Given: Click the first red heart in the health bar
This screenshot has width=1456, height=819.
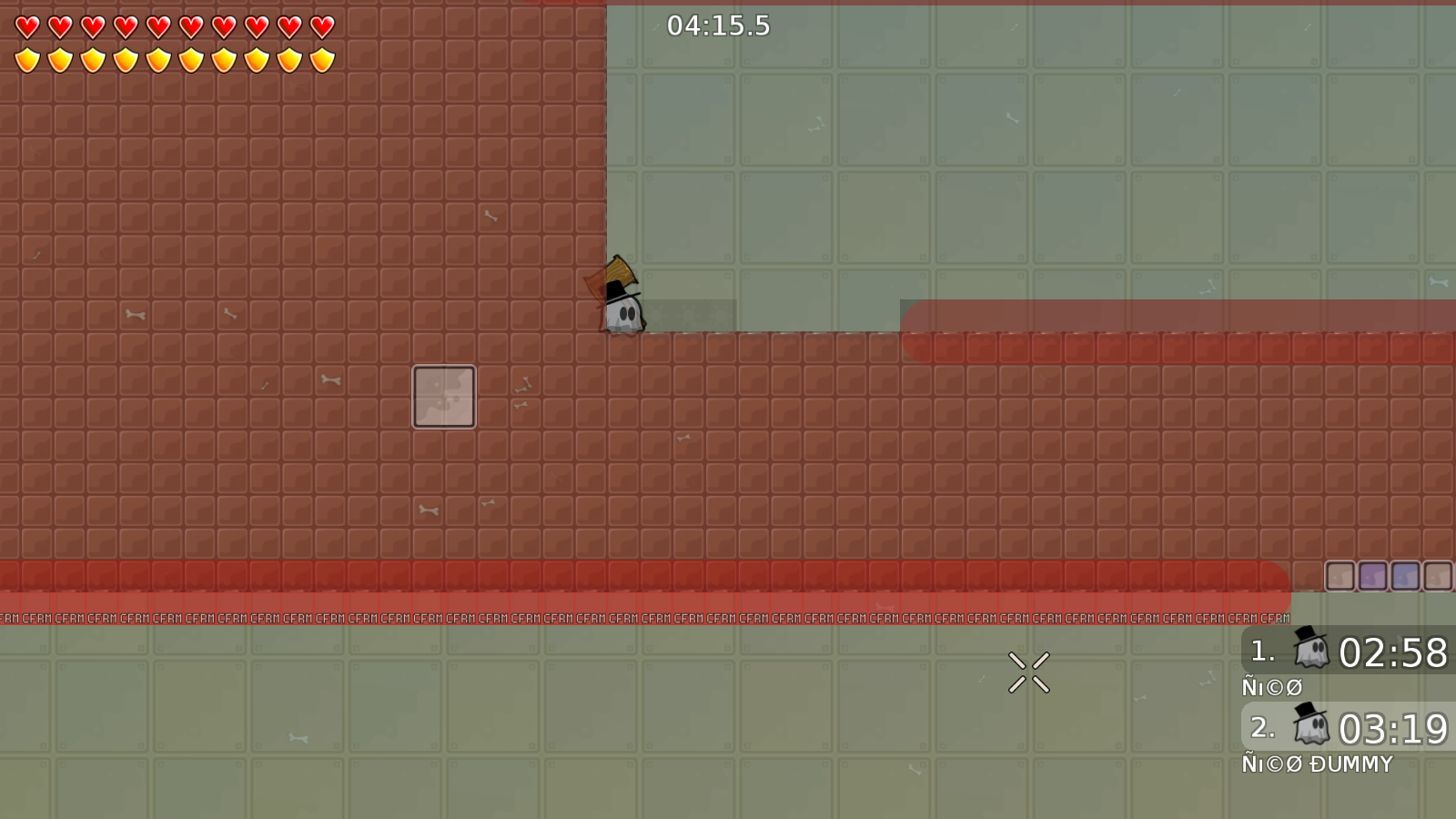Looking at the screenshot, I should click(x=27, y=25).
